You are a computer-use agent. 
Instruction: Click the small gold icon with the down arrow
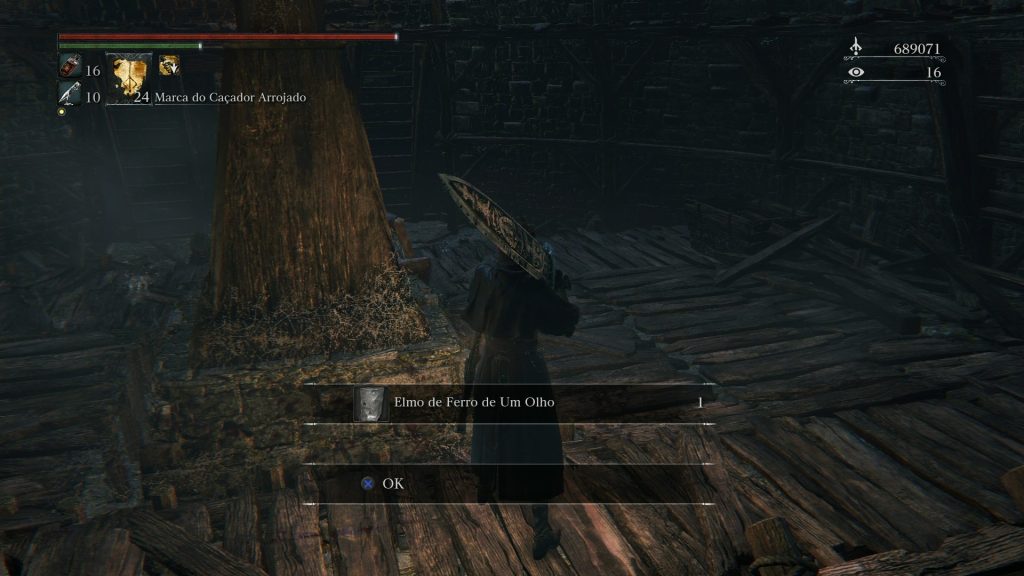point(170,66)
